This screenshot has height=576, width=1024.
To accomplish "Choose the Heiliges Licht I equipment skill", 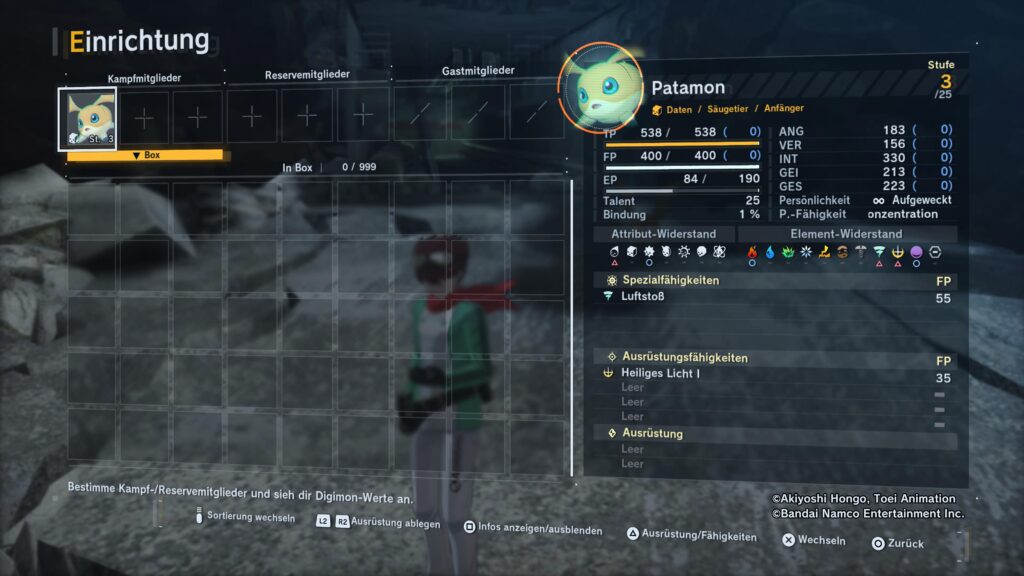I will 661,373.
